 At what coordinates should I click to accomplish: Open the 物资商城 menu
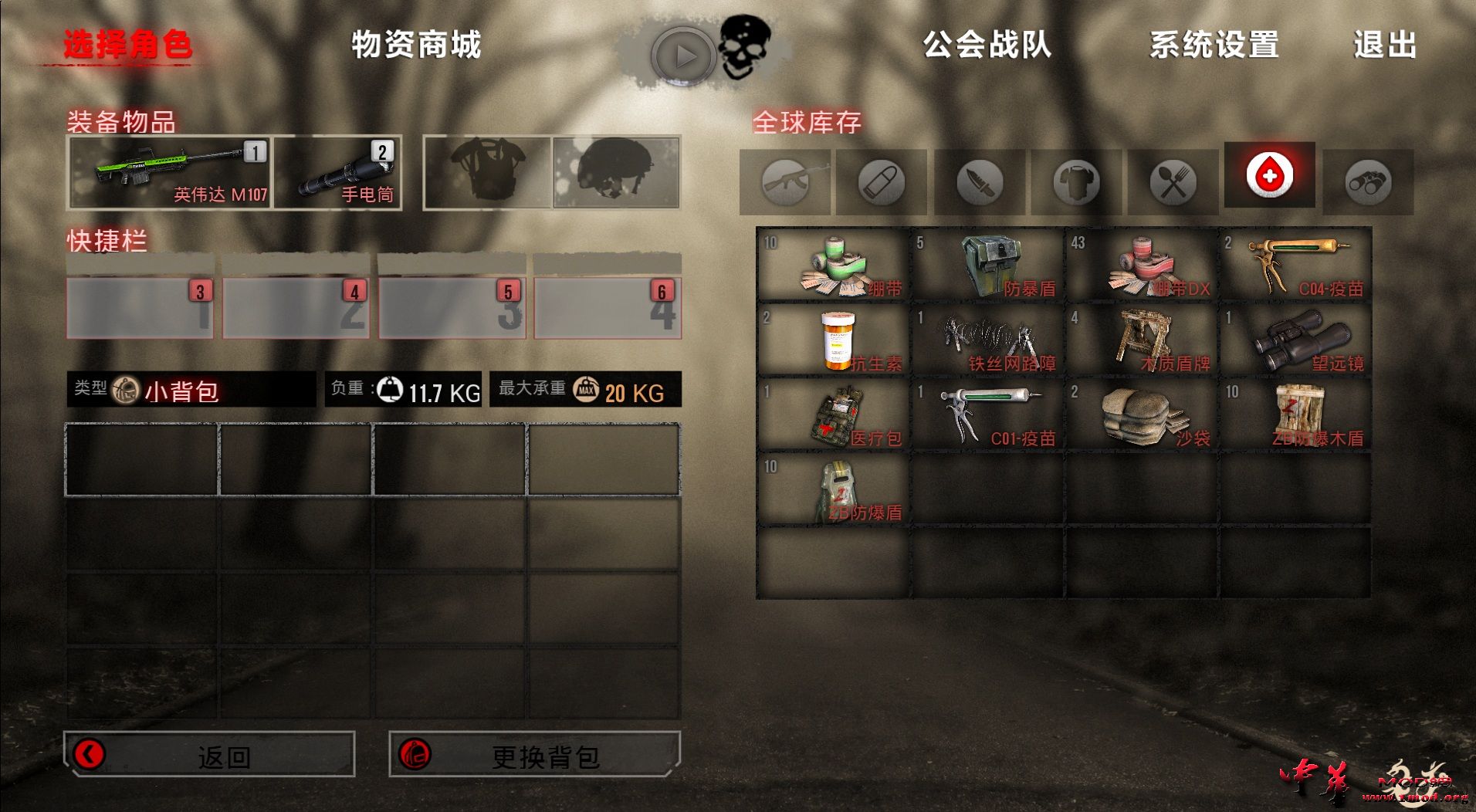[415, 46]
